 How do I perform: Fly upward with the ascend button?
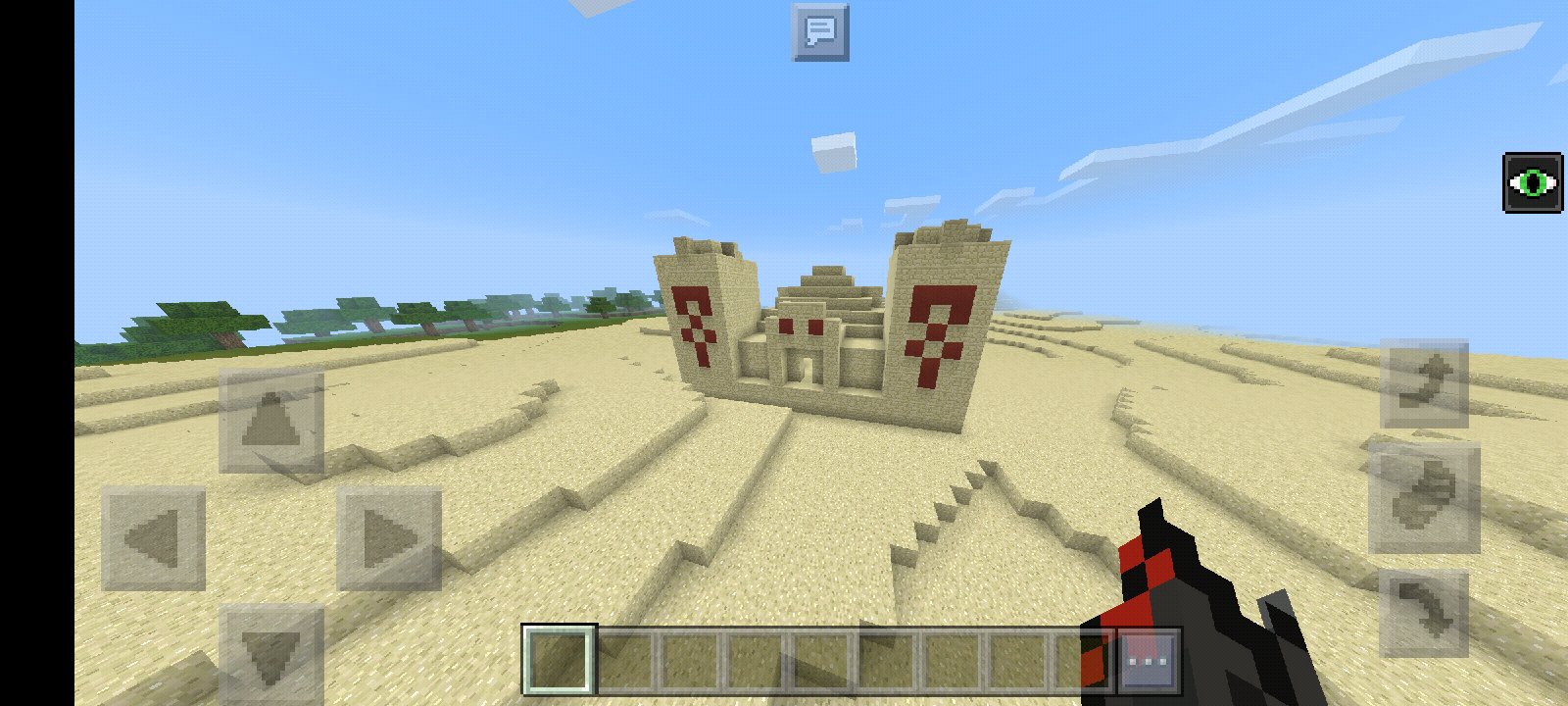tap(1424, 383)
